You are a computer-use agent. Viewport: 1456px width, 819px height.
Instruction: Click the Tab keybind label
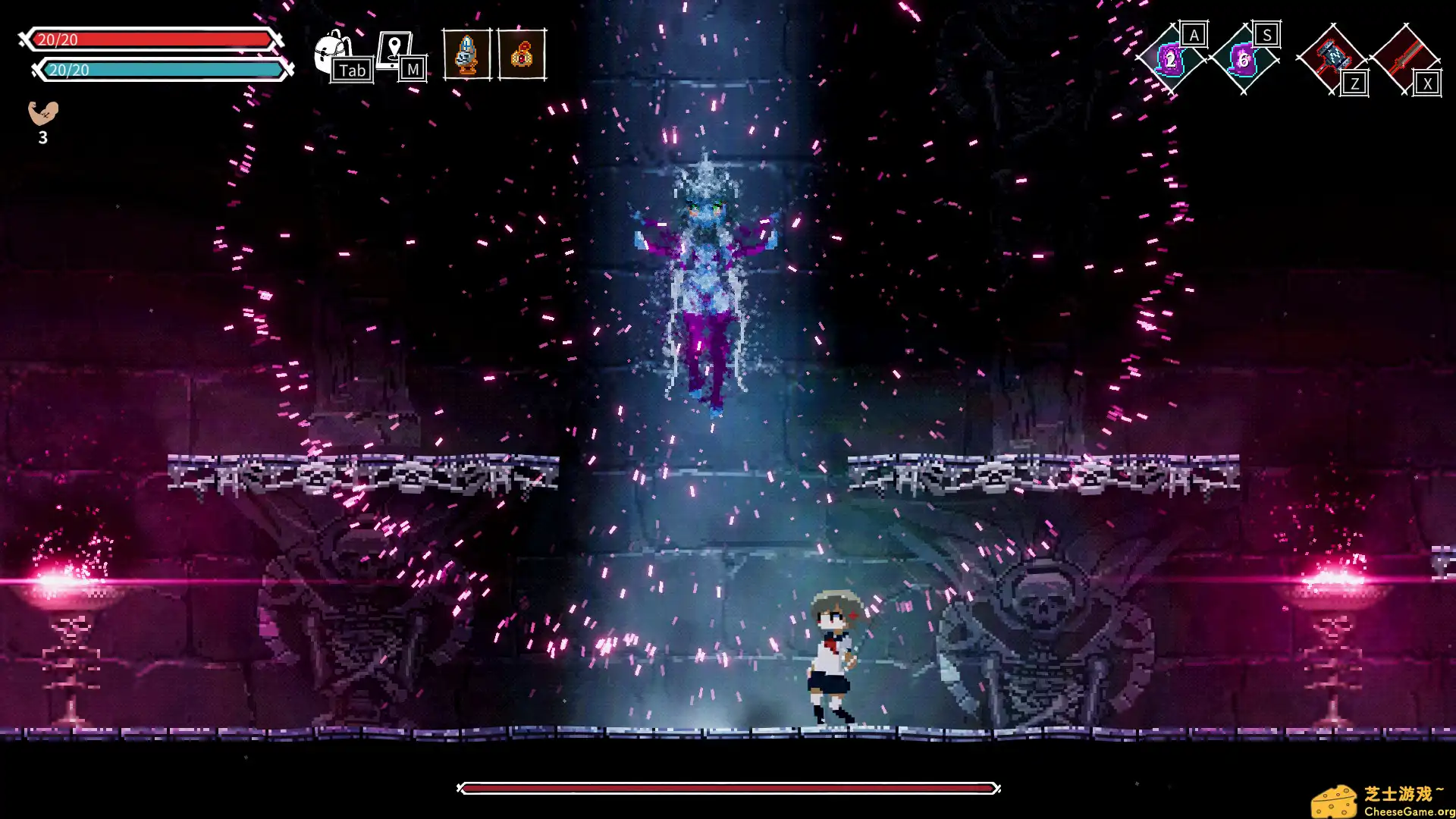click(x=353, y=71)
